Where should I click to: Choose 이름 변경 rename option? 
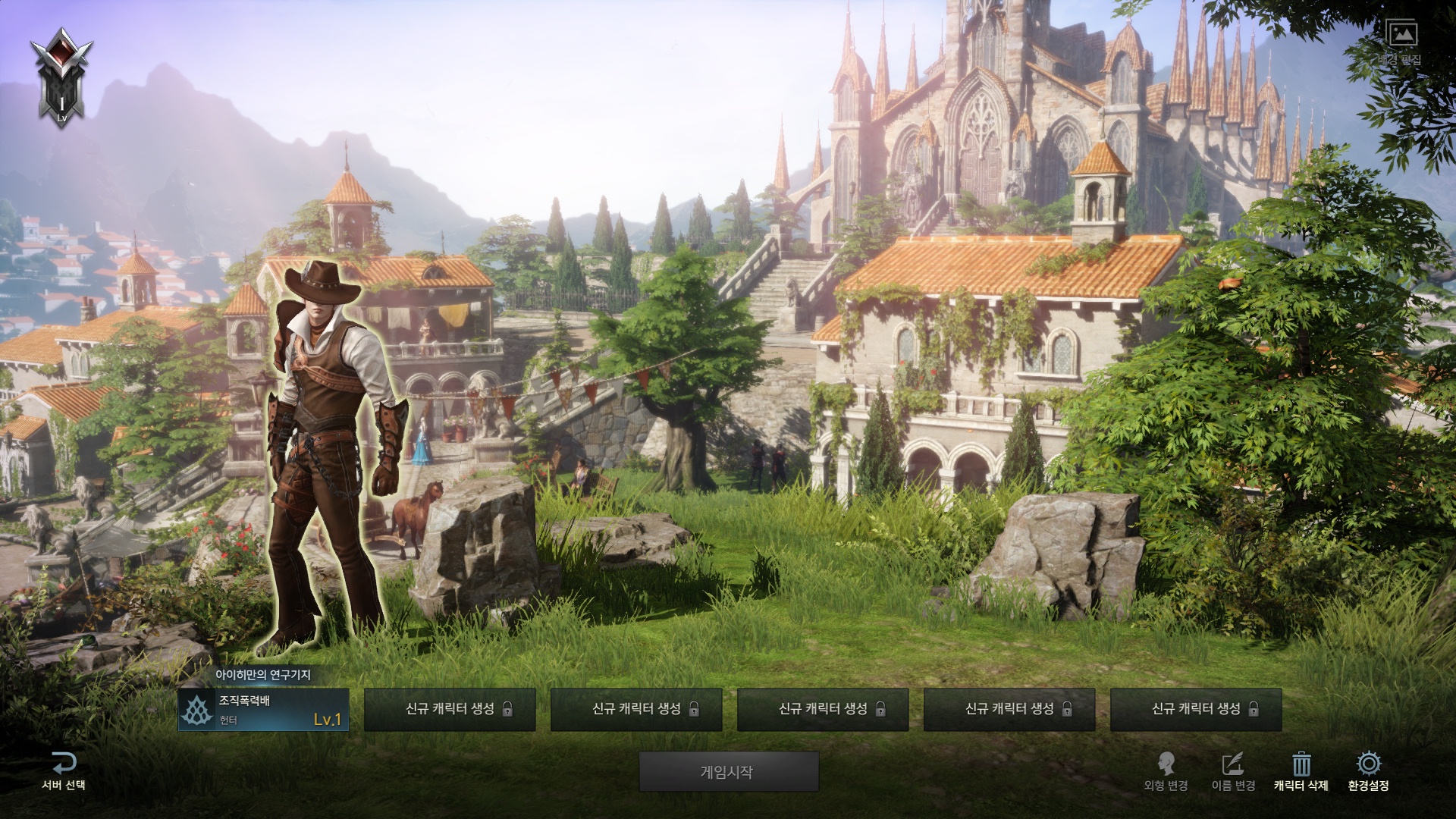(x=1233, y=771)
